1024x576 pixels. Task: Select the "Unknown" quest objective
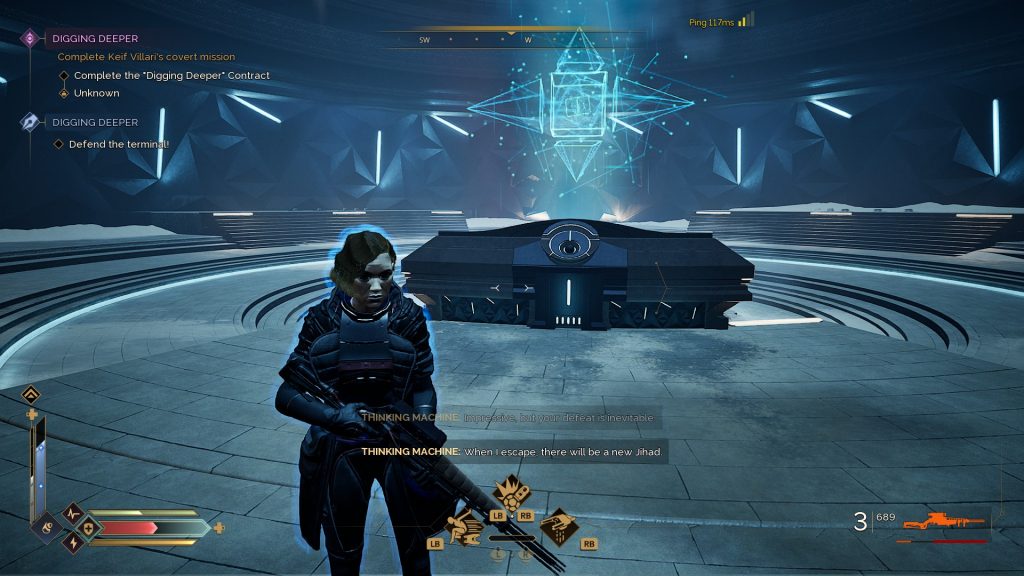(96, 93)
